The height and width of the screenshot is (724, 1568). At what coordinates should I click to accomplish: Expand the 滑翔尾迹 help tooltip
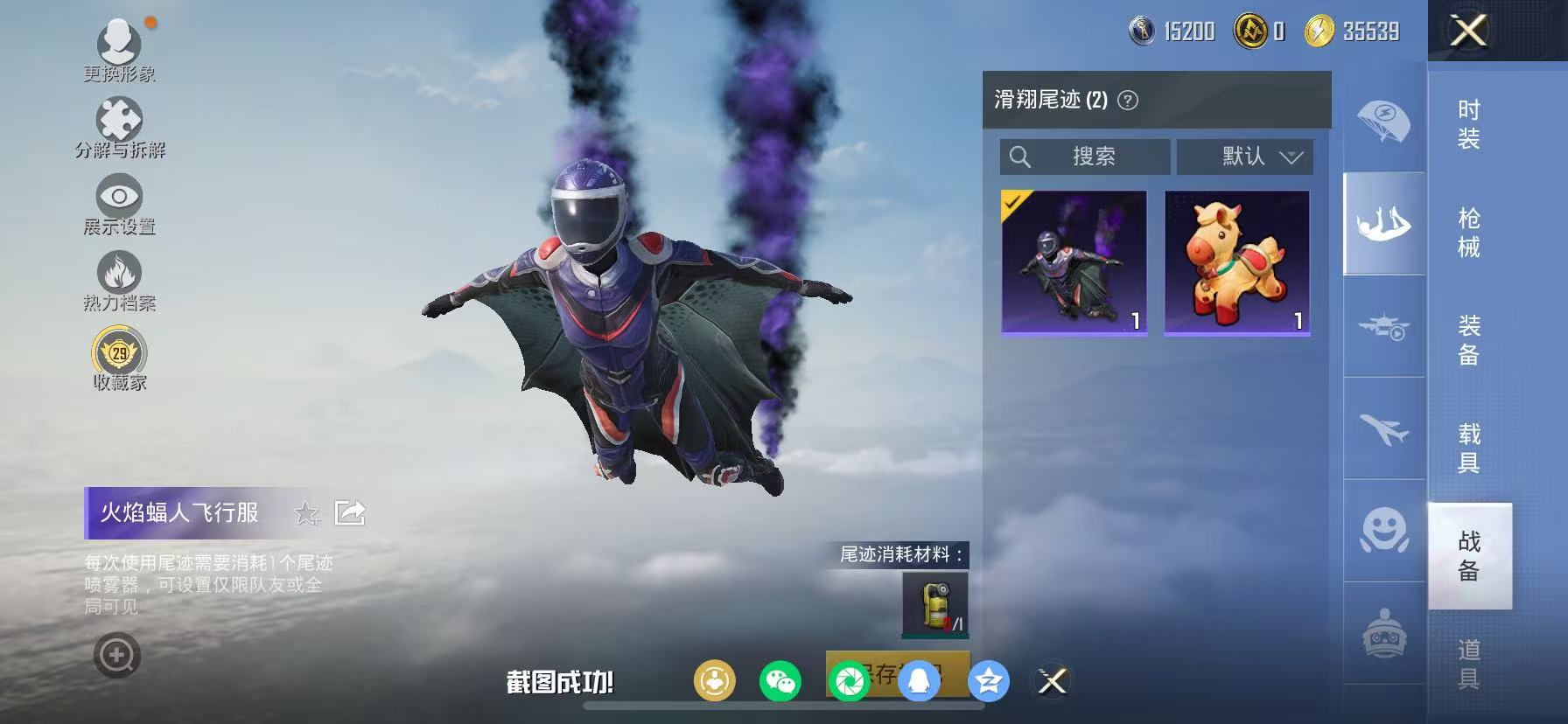tap(1129, 99)
